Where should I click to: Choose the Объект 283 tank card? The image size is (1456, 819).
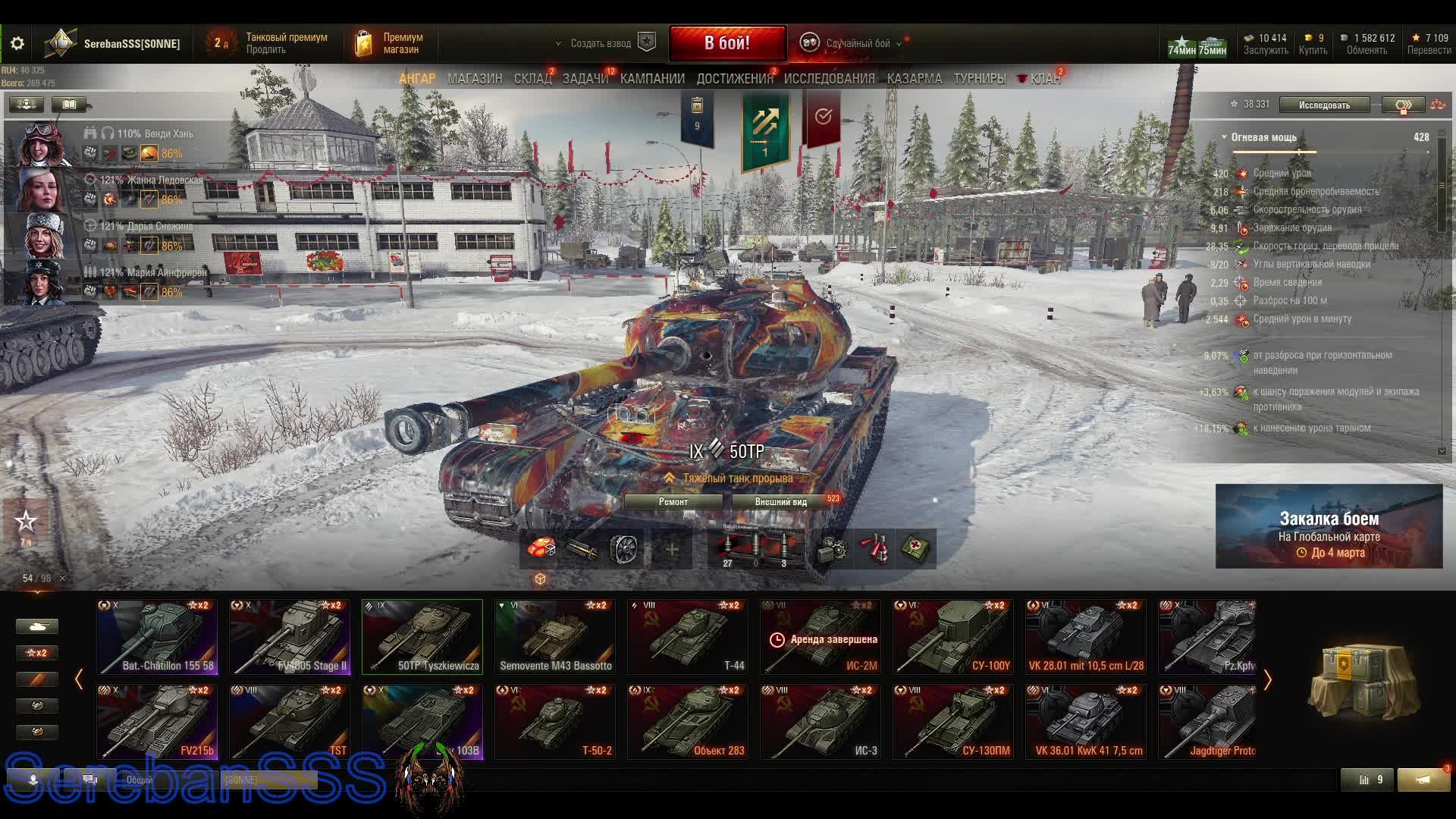[x=688, y=721]
